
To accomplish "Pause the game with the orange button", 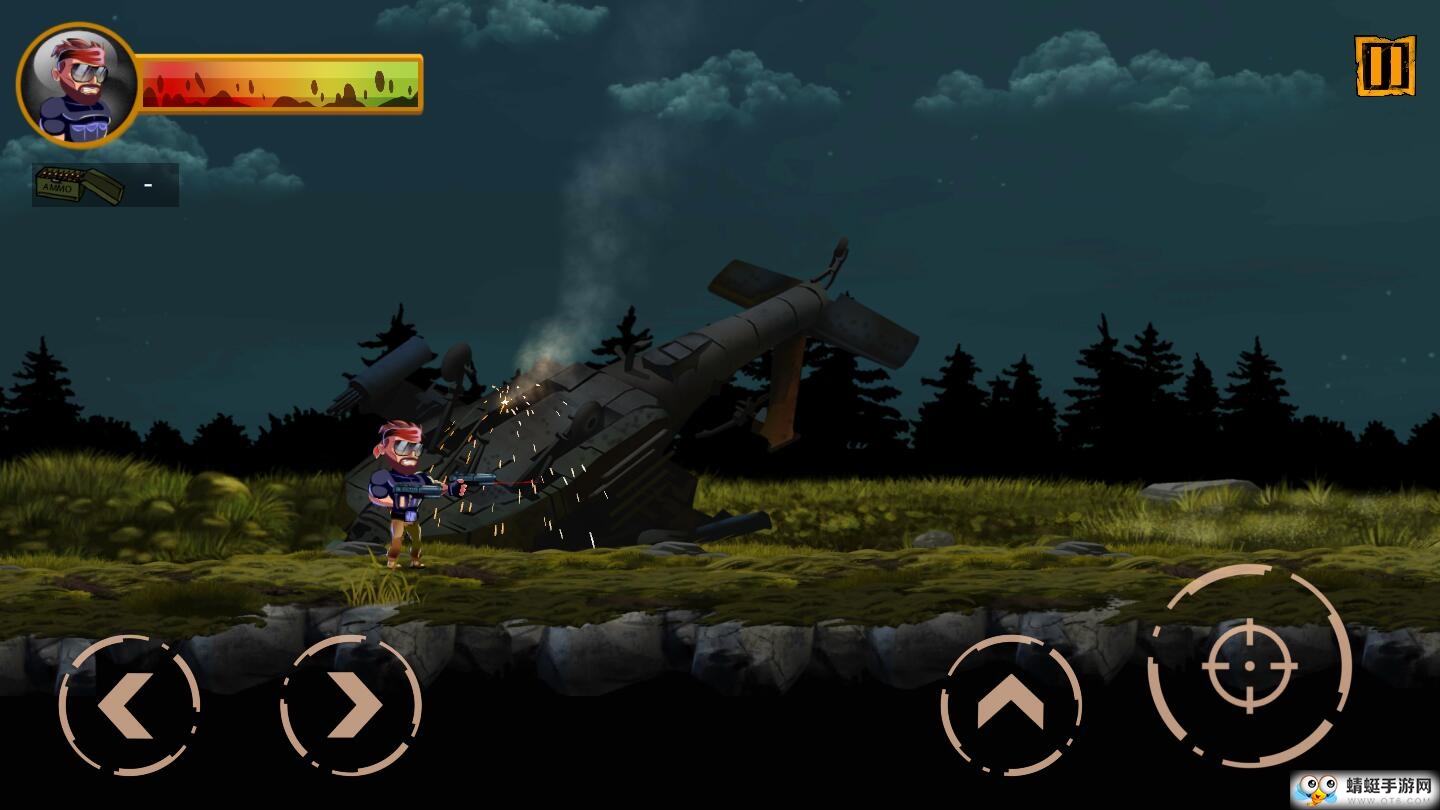I will click(x=1385, y=66).
